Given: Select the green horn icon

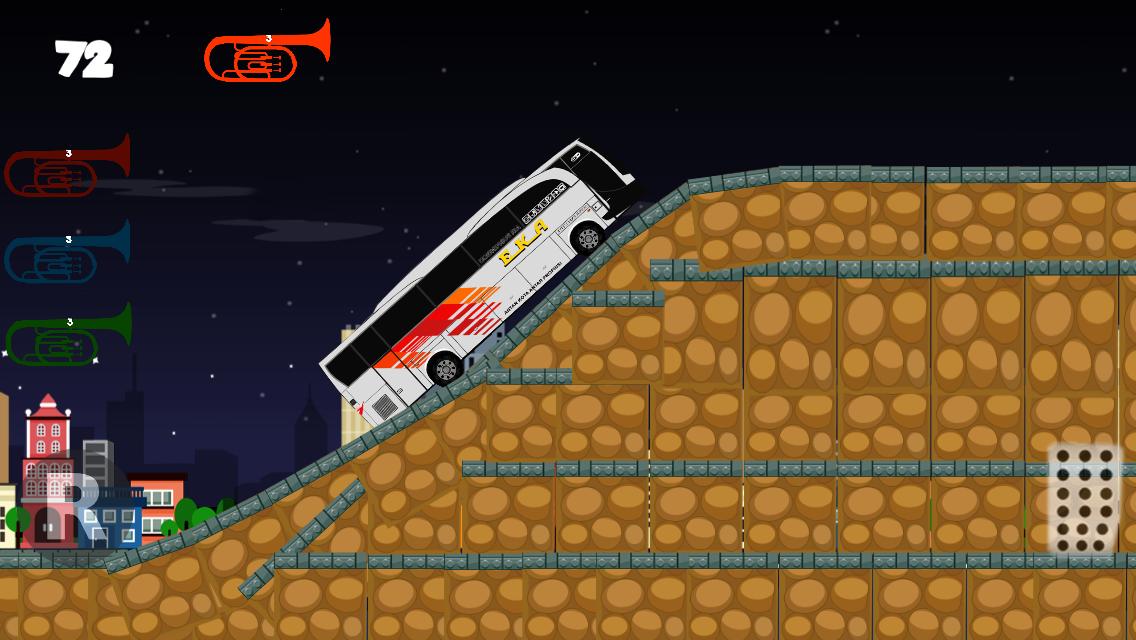Looking at the screenshot, I should coord(68,336).
